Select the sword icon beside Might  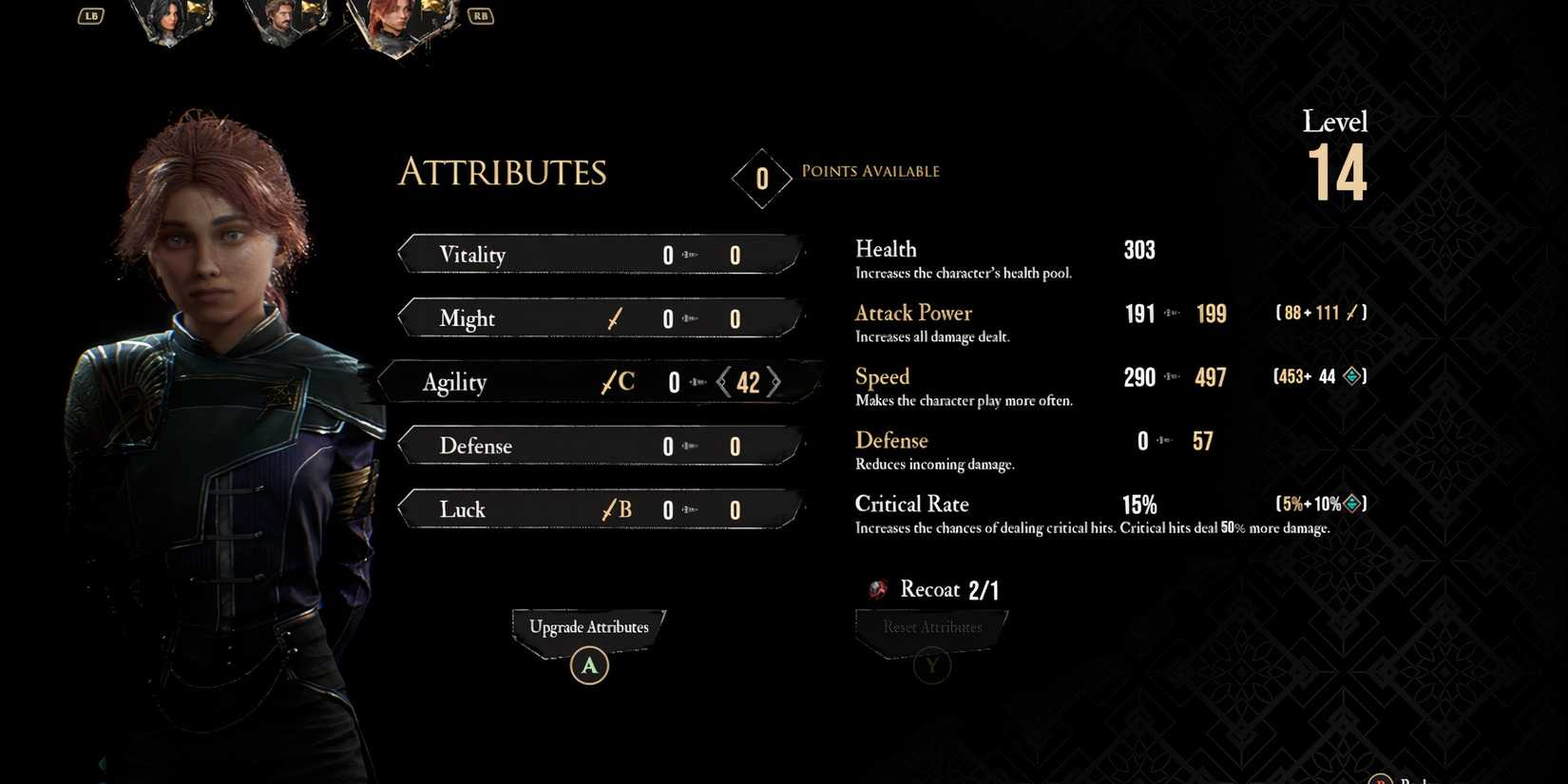pos(614,318)
